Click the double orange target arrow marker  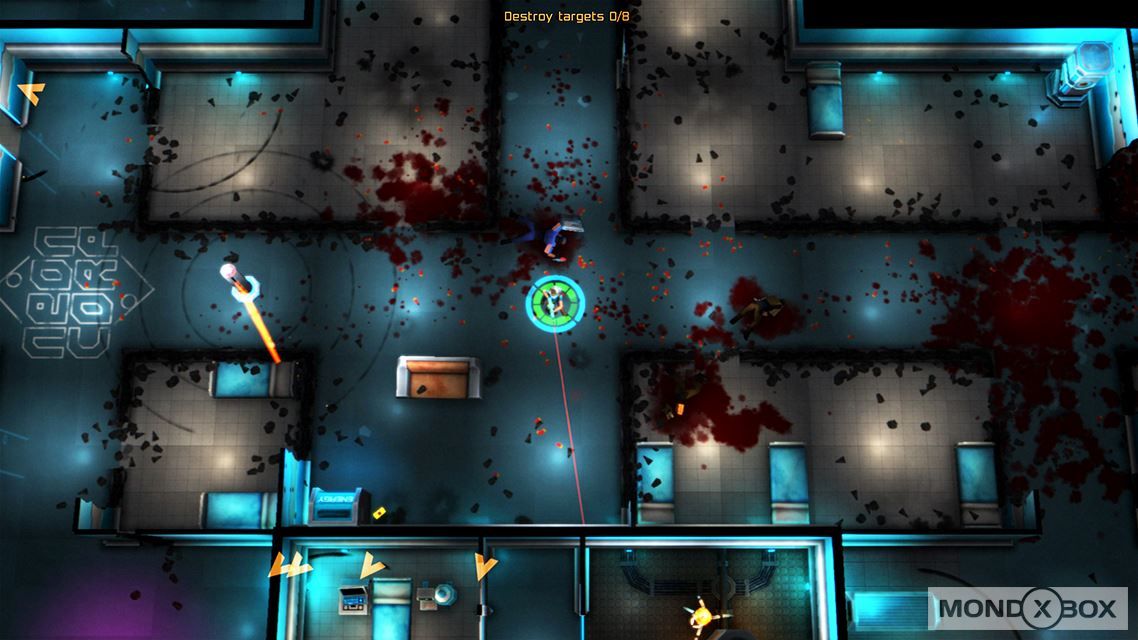(289, 566)
